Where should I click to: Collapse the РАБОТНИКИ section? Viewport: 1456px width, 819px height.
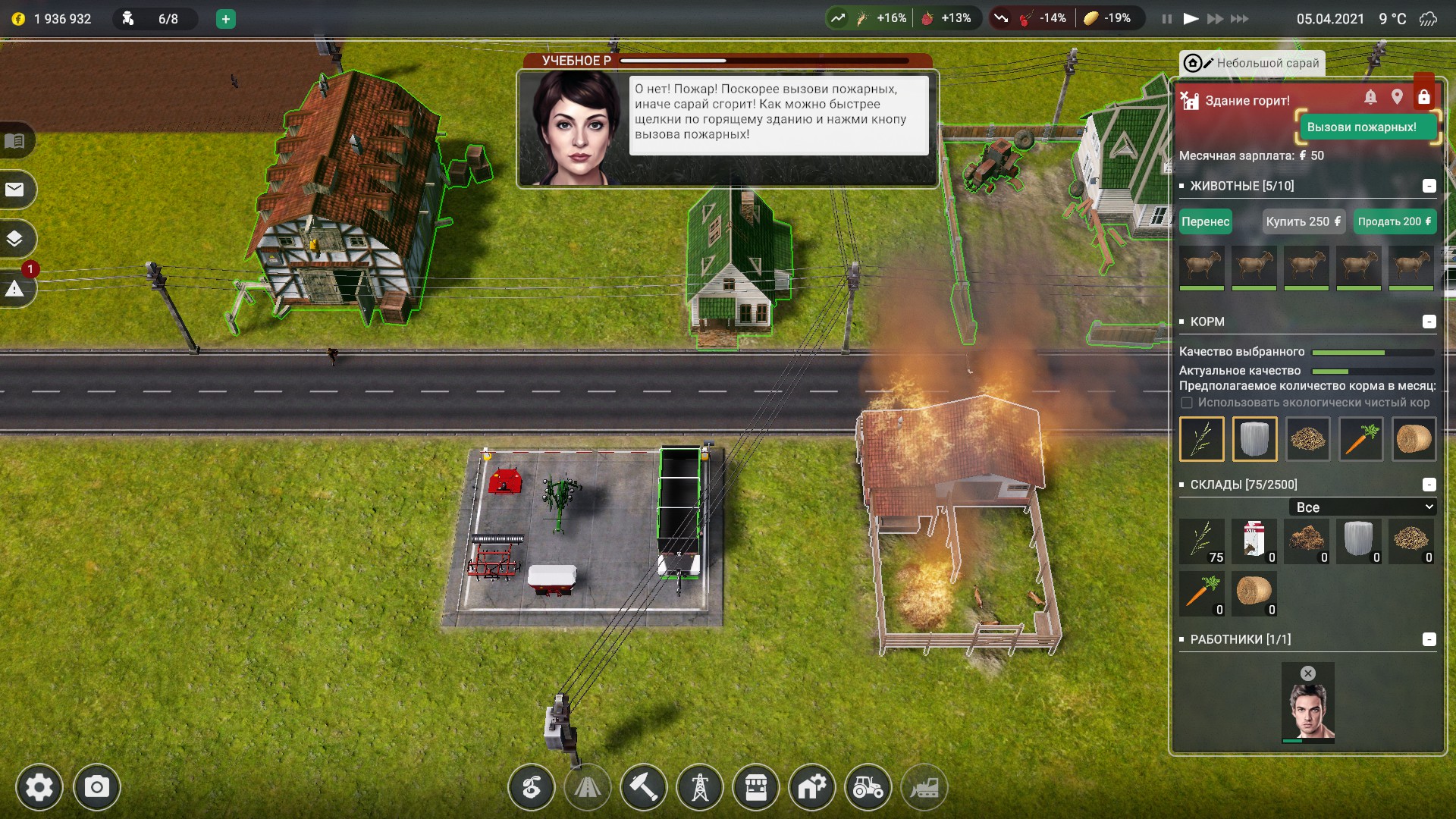1429,639
